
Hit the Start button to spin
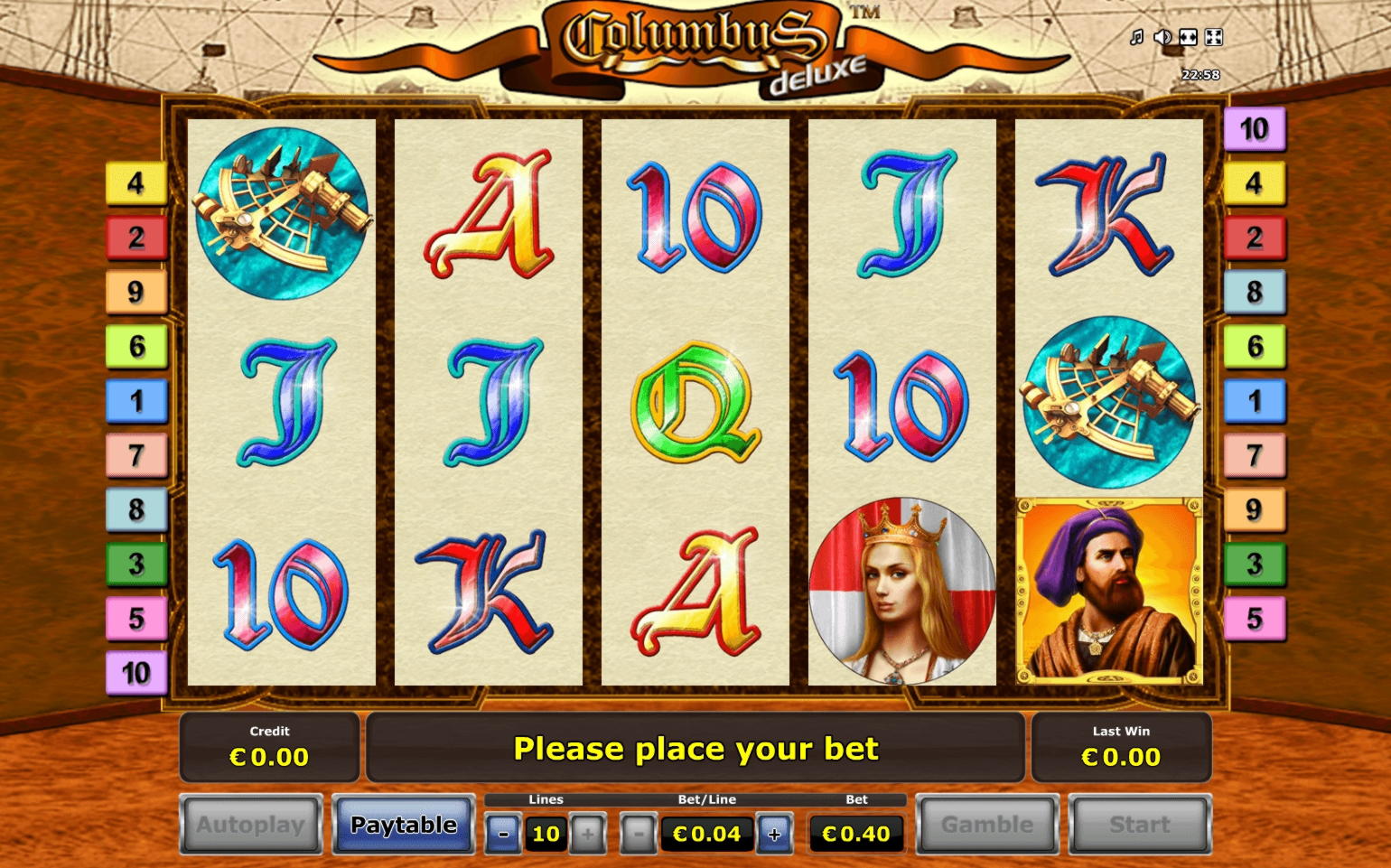[x=1140, y=825]
